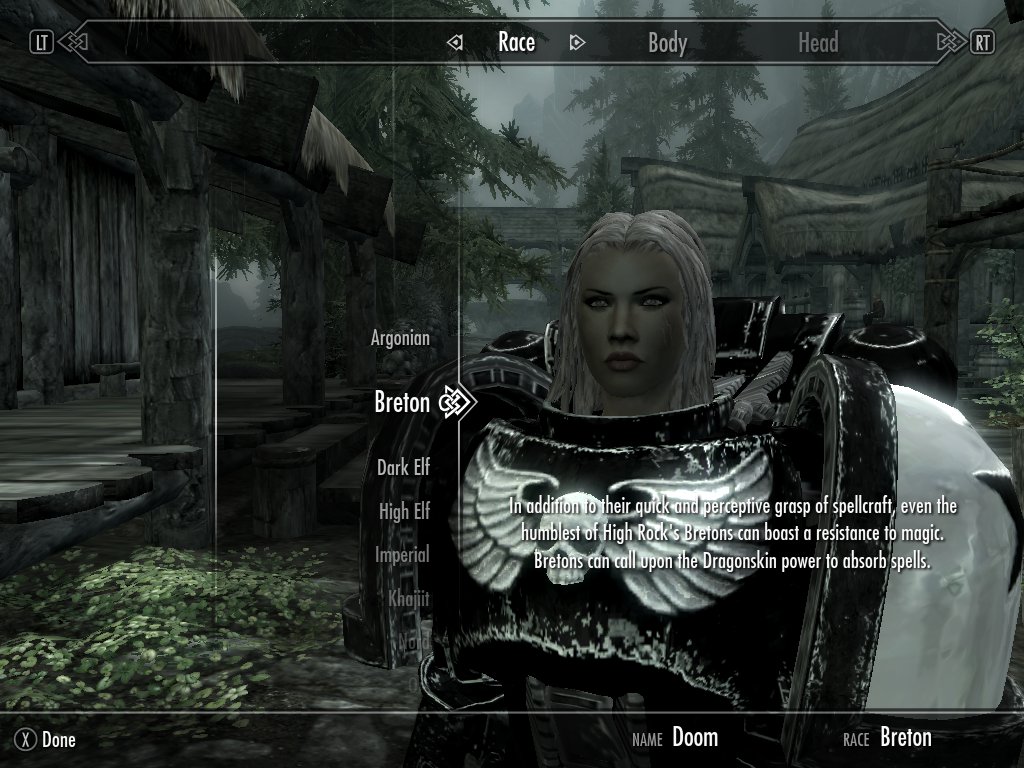Switch to the Head tab
Viewport: 1024px width, 768px height.
click(x=817, y=43)
